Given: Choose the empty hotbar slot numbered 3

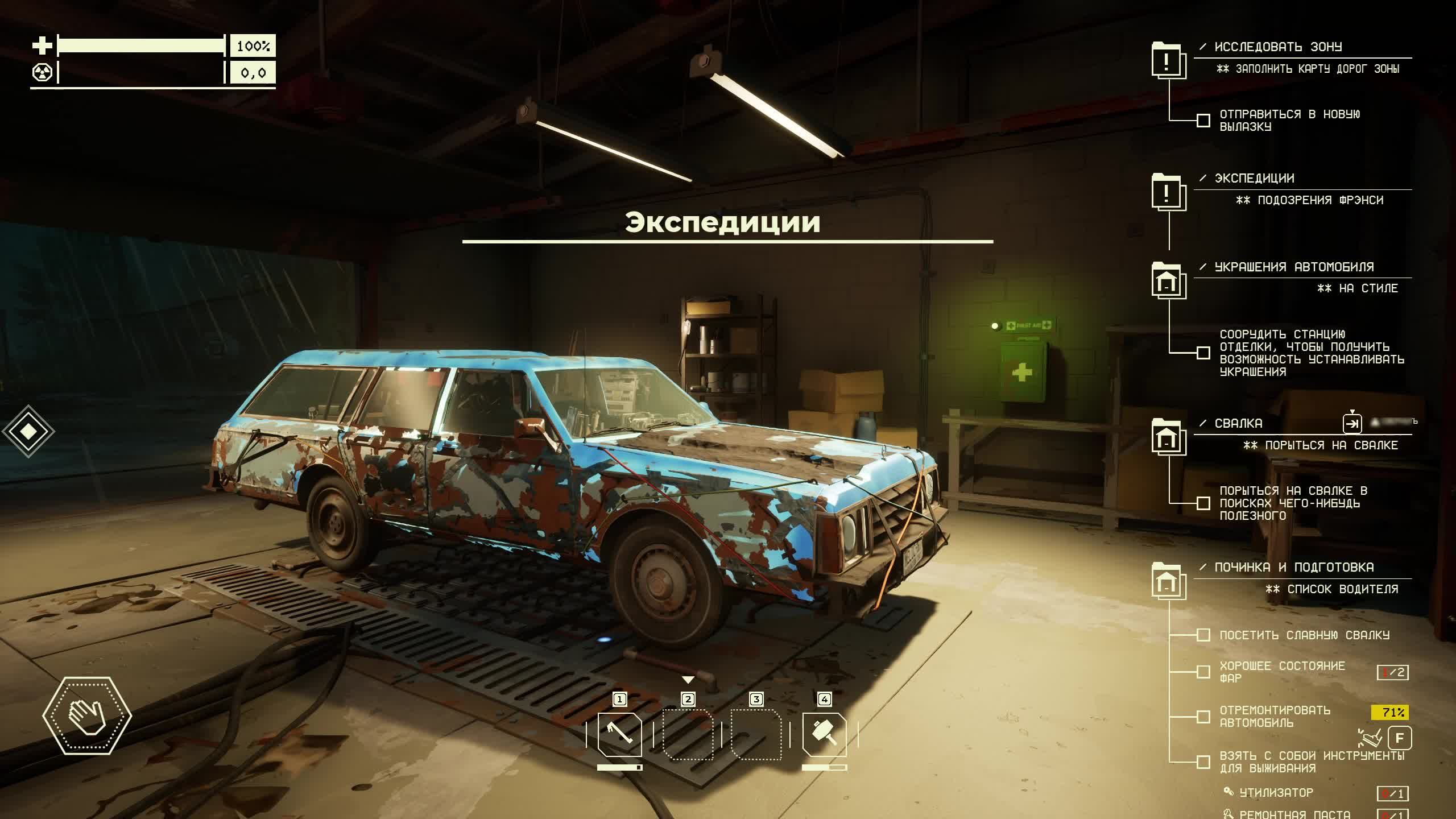Looking at the screenshot, I should click(756, 734).
